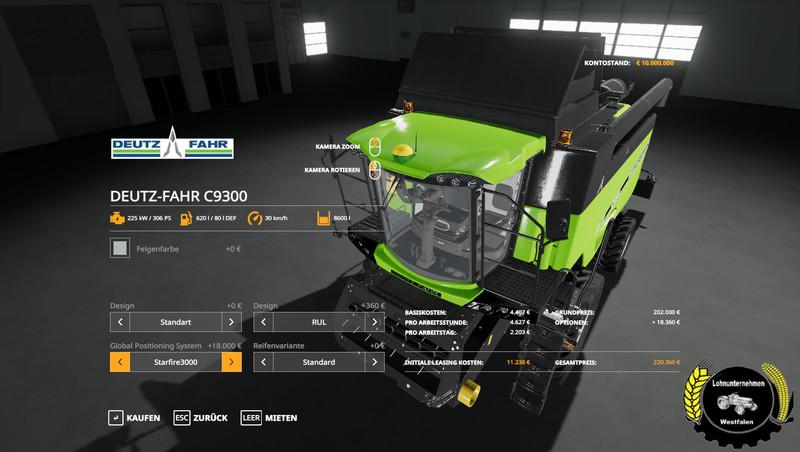This screenshot has width=800, height=452.
Task: Switch RUL design to previous option
Action: coord(264,323)
